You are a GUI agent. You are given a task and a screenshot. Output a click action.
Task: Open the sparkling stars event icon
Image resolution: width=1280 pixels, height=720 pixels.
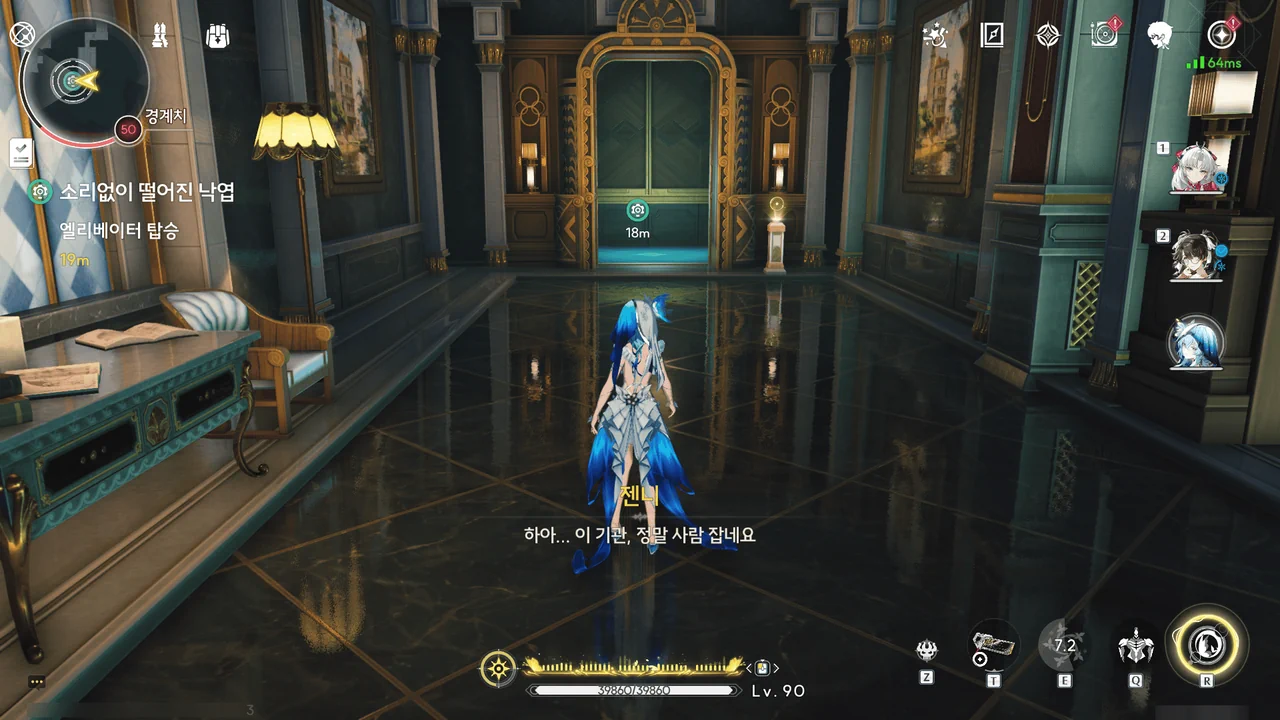[936, 36]
